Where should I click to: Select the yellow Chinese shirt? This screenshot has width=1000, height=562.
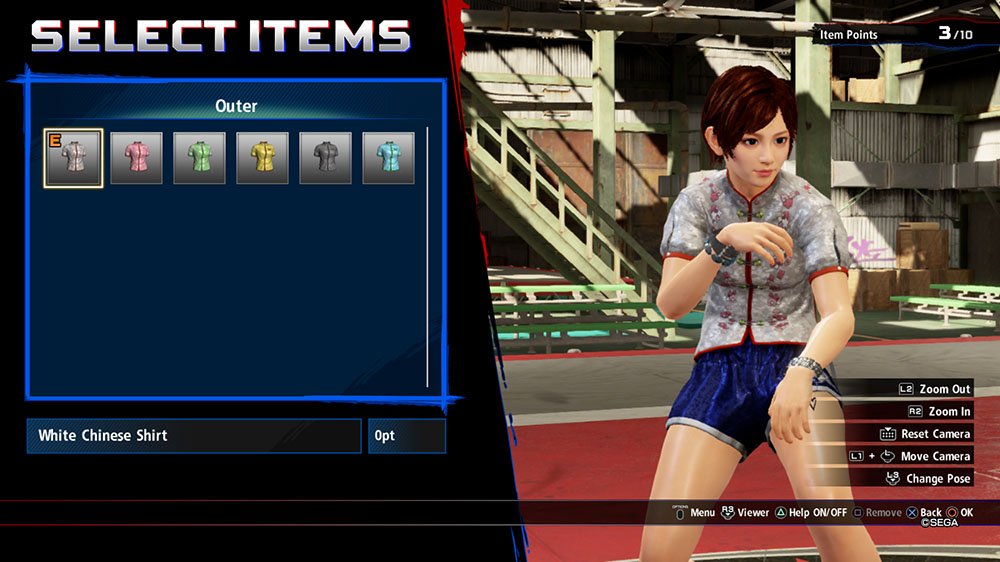click(262, 158)
